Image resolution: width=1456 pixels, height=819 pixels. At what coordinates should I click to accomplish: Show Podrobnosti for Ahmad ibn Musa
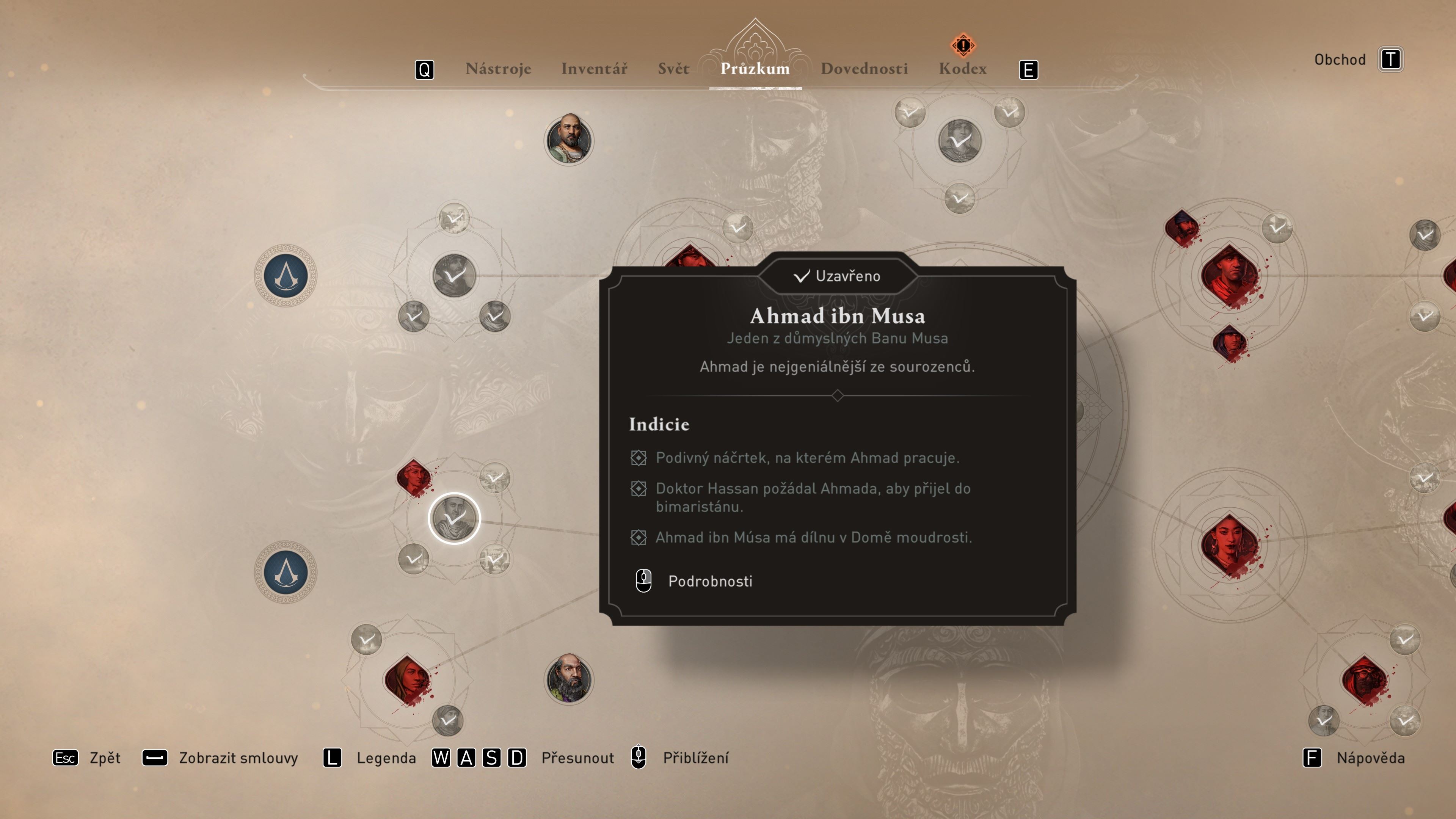[709, 581]
